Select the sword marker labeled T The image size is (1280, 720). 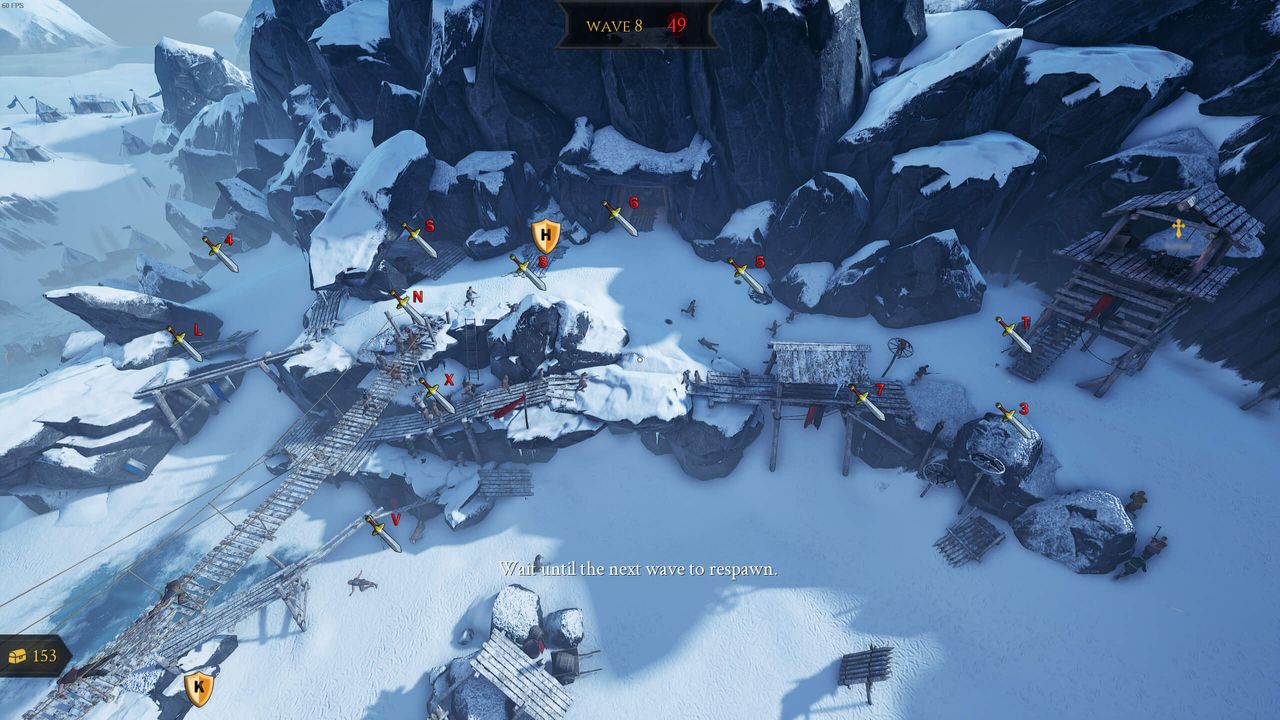(1013, 334)
